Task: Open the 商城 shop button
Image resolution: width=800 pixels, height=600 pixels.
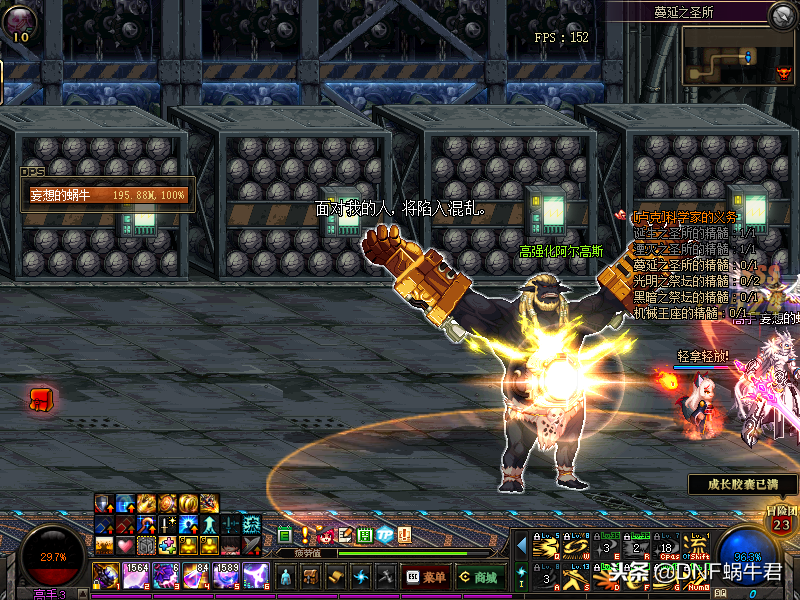Action: coord(478,577)
